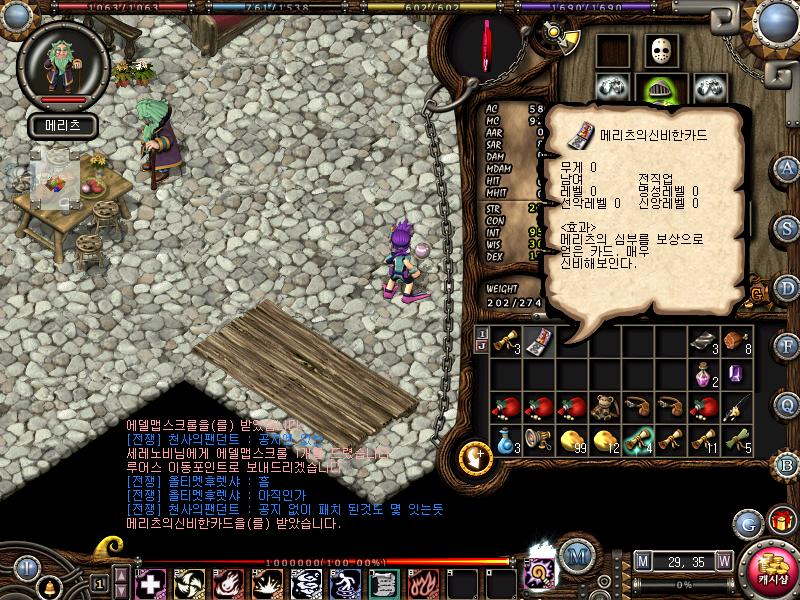This screenshot has width=800, height=600.
Task: Select the purple gem item
Action: tap(736, 374)
